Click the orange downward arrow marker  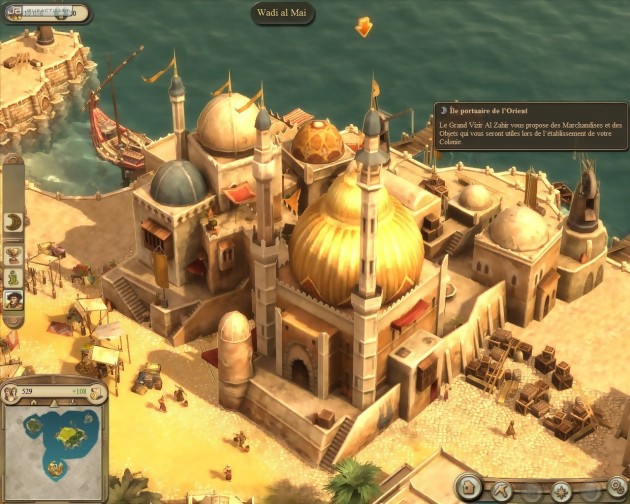coord(364,27)
